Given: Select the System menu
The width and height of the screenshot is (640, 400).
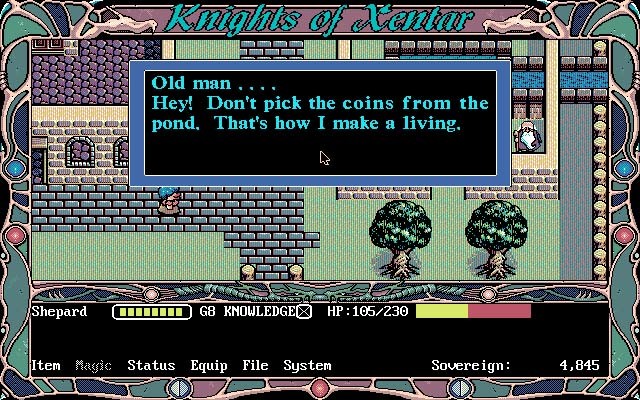Looking at the screenshot, I should click(x=306, y=365).
